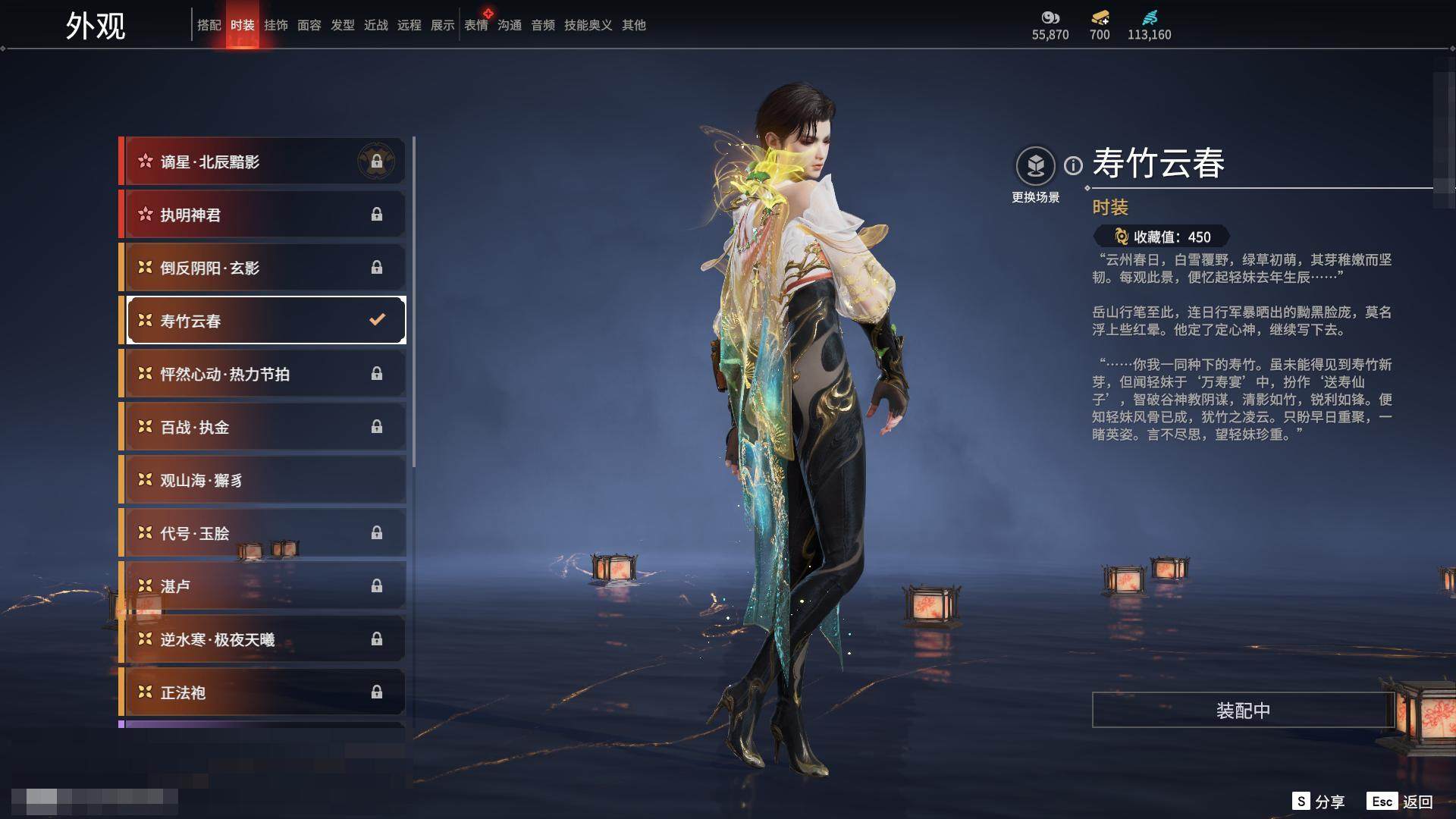This screenshot has height=819, width=1456.
Task: Pick the 逆水寒·极夜天曦 outfit
Action: point(263,639)
